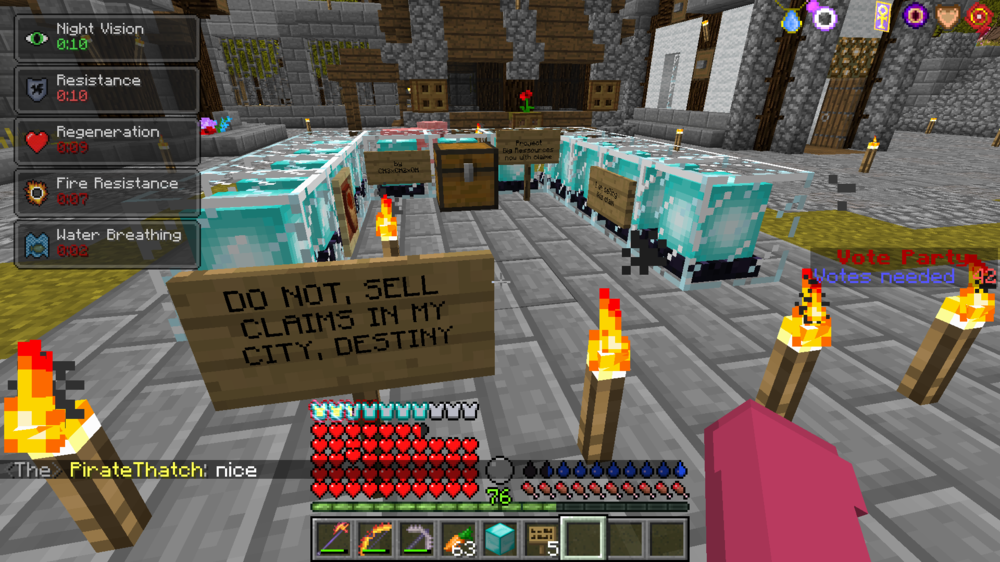The width and height of the screenshot is (1000, 562).
Task: Select the flaming bow hotbar slot
Action: pyautogui.click(x=376, y=539)
